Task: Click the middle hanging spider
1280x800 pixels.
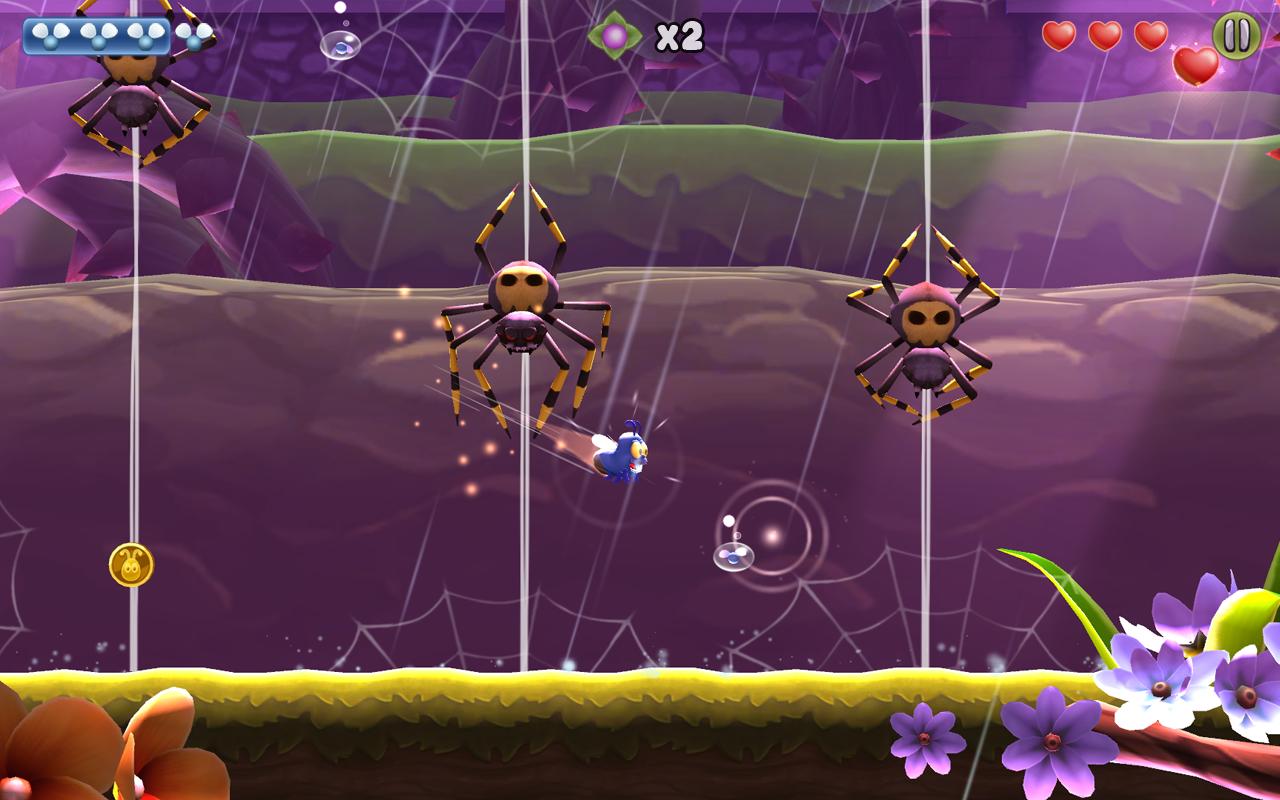Action: [x=523, y=300]
